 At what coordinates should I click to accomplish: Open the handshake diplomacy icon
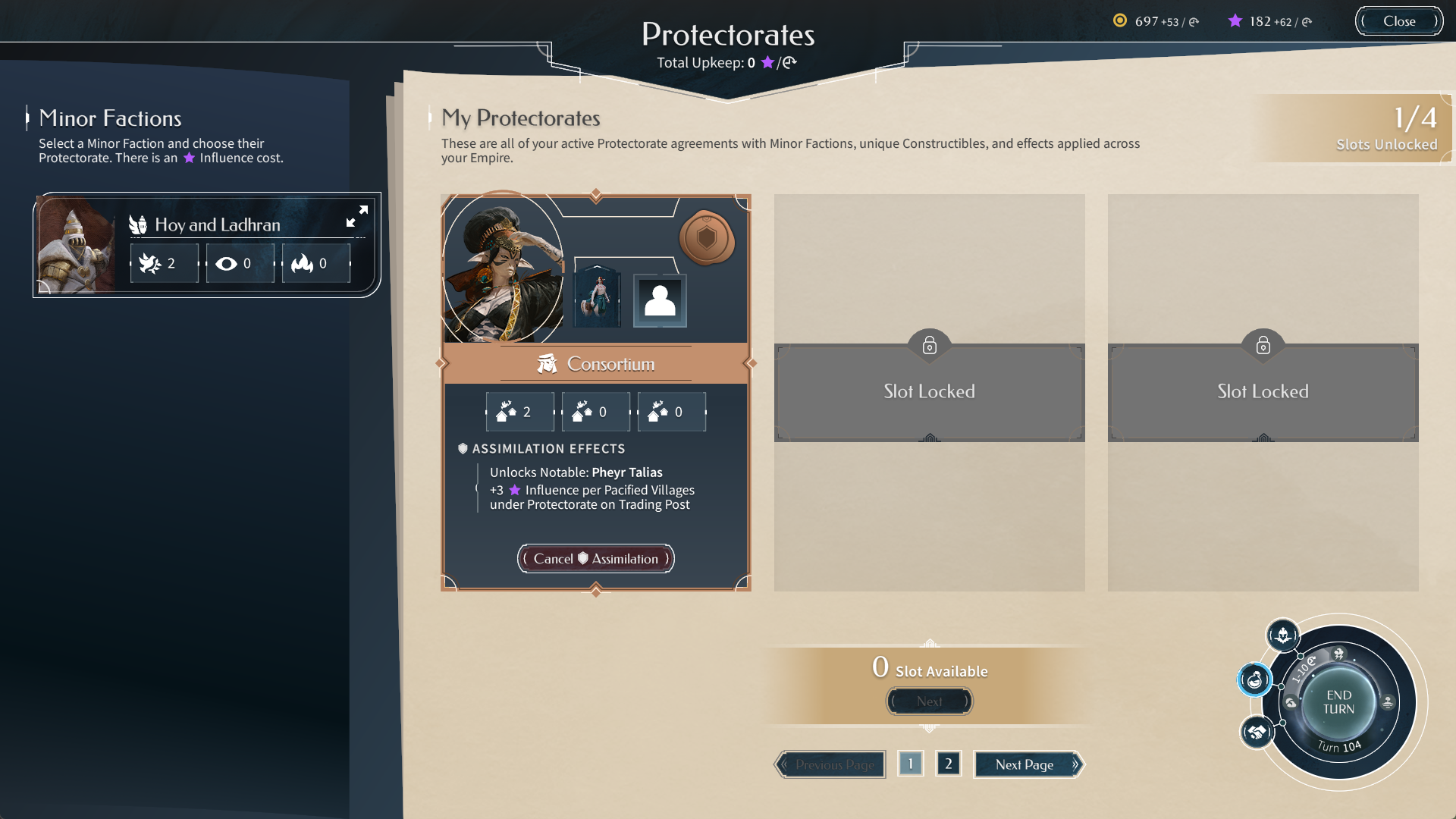(1257, 732)
